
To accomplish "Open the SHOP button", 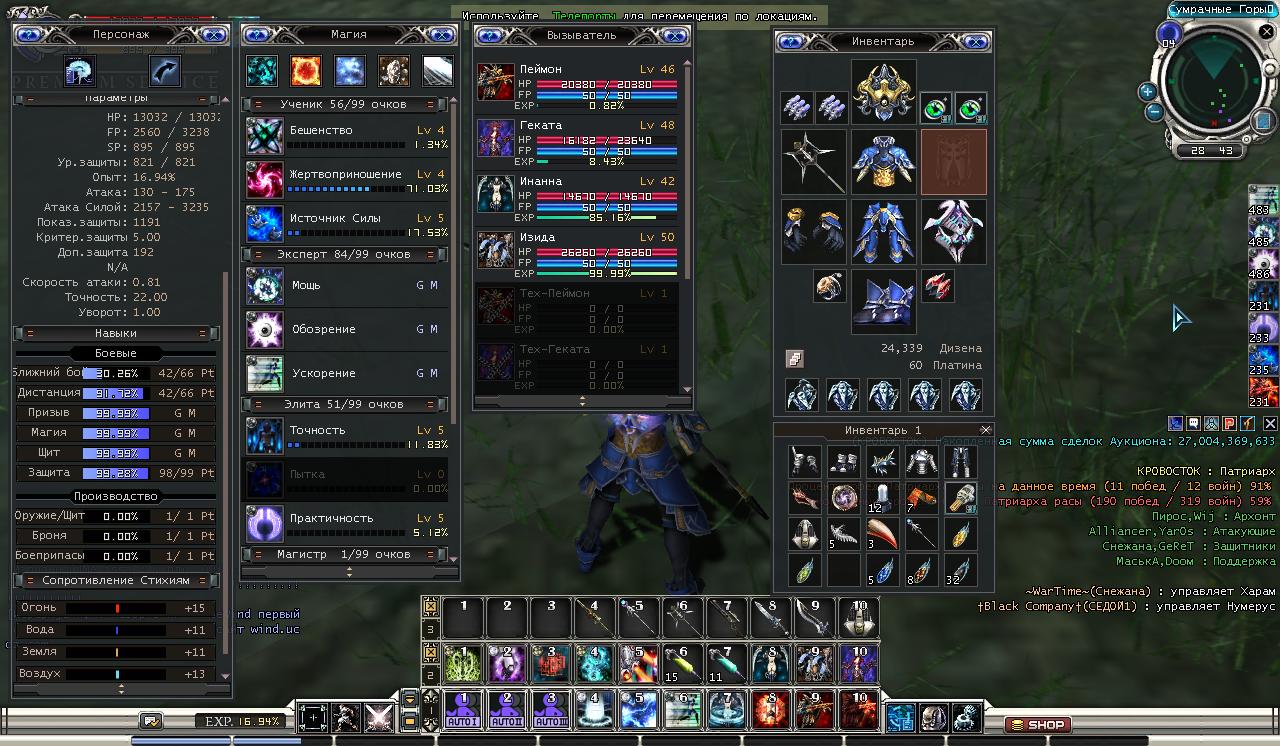I will [1037, 724].
